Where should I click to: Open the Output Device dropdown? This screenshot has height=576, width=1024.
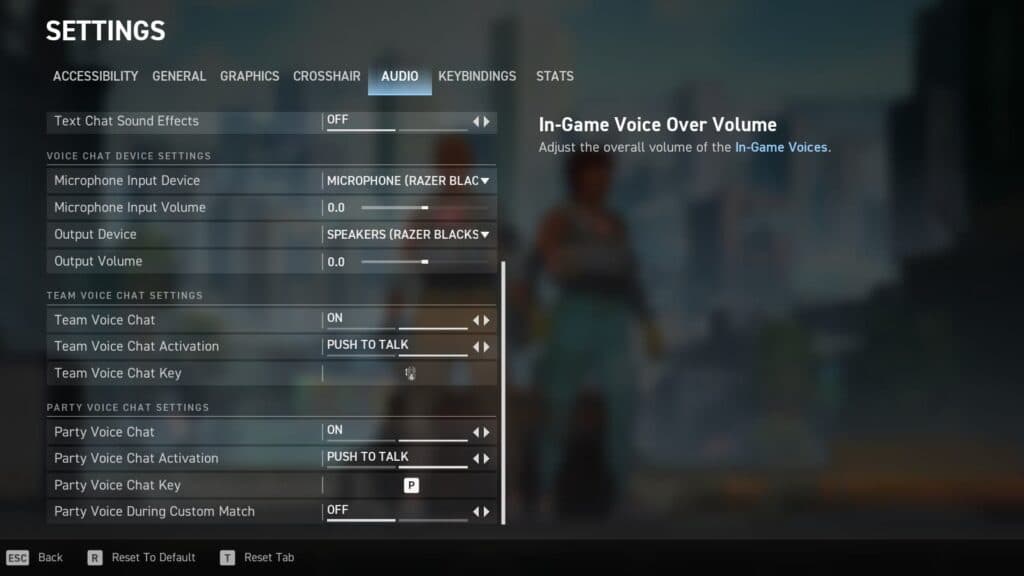point(409,235)
